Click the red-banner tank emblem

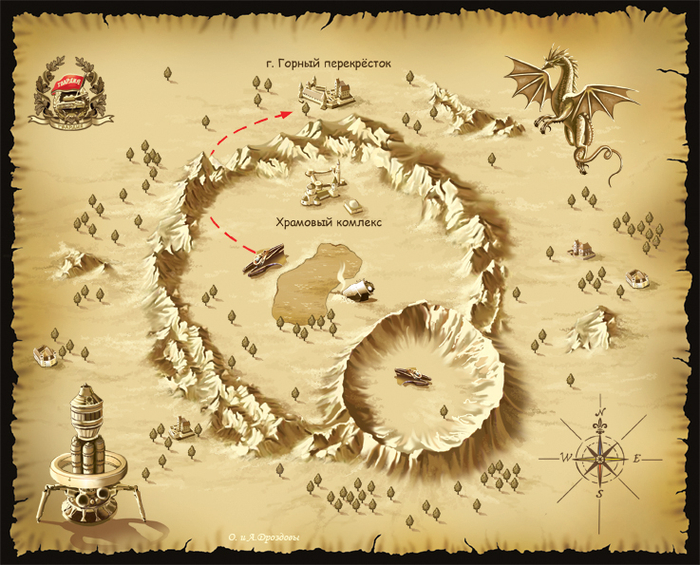[64, 96]
